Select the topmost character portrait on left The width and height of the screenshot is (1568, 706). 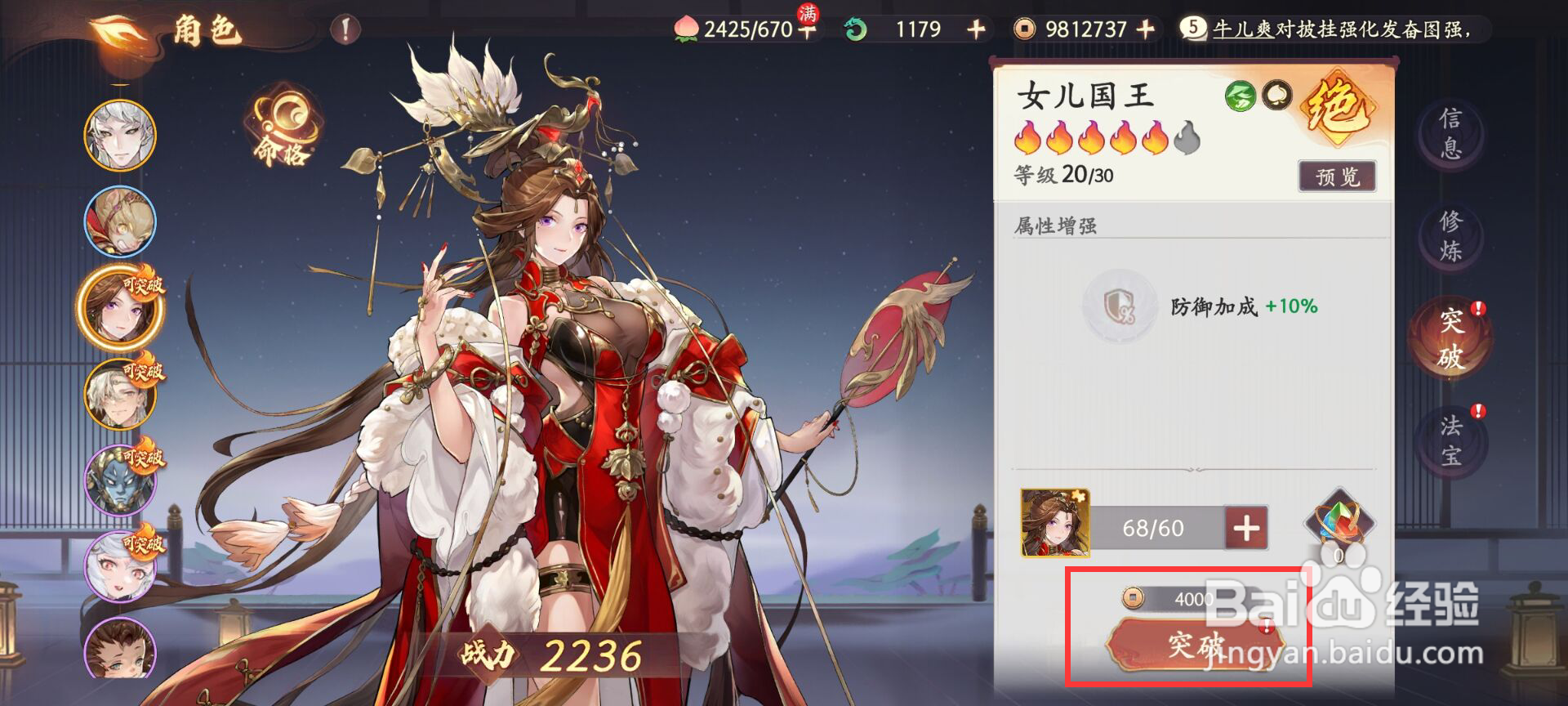(x=120, y=135)
